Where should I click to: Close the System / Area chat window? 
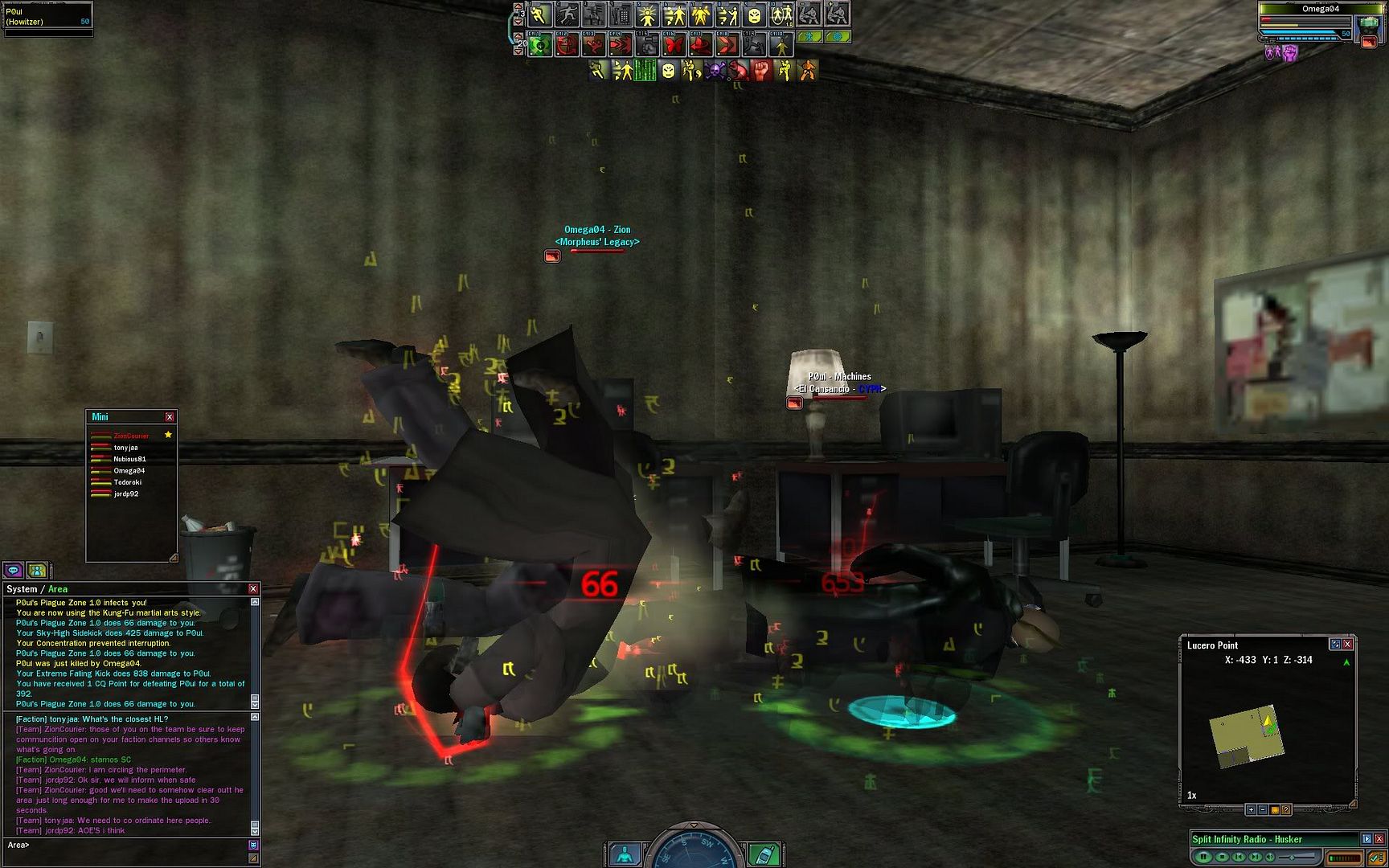[253, 589]
